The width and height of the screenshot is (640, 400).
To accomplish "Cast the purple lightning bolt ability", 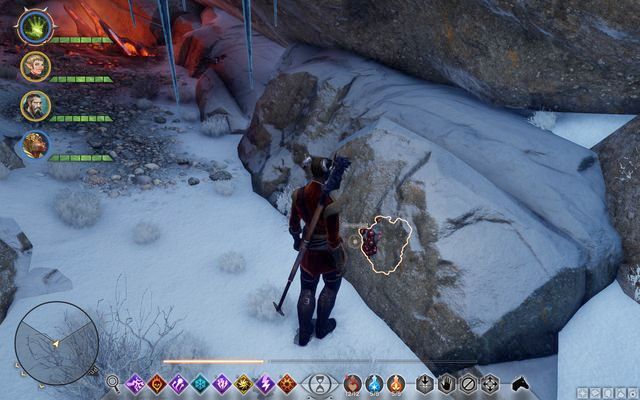I will (x=266, y=382).
